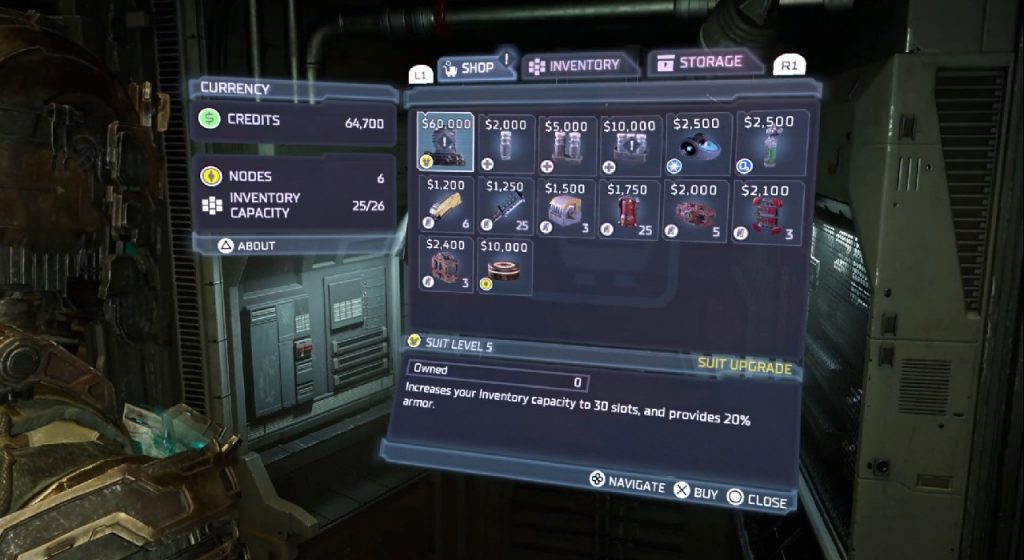Select the $2,400 ammo item
This screenshot has height=560, width=1024.
(446, 266)
